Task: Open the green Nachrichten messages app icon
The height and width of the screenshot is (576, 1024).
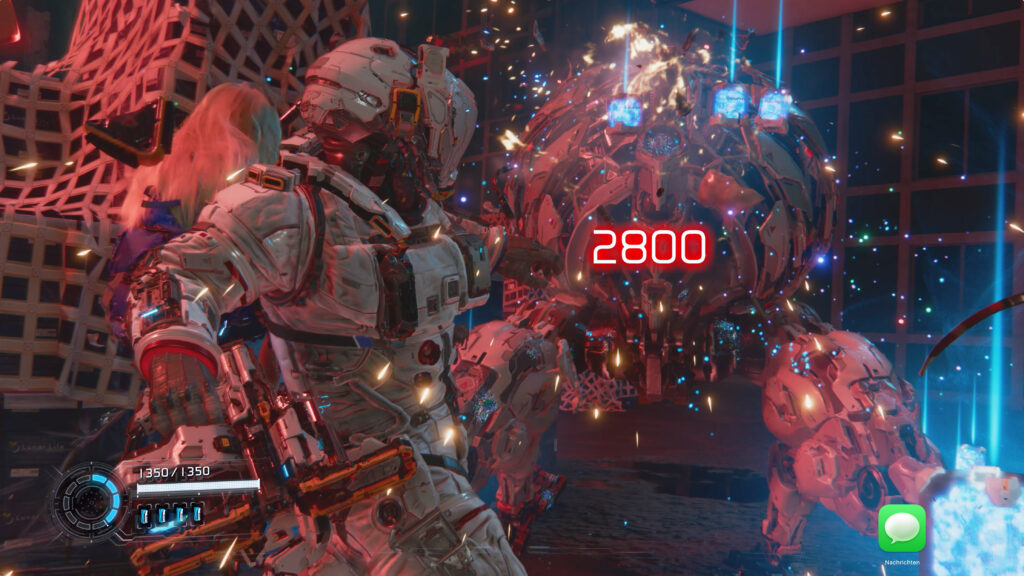Action: pyautogui.click(x=901, y=528)
